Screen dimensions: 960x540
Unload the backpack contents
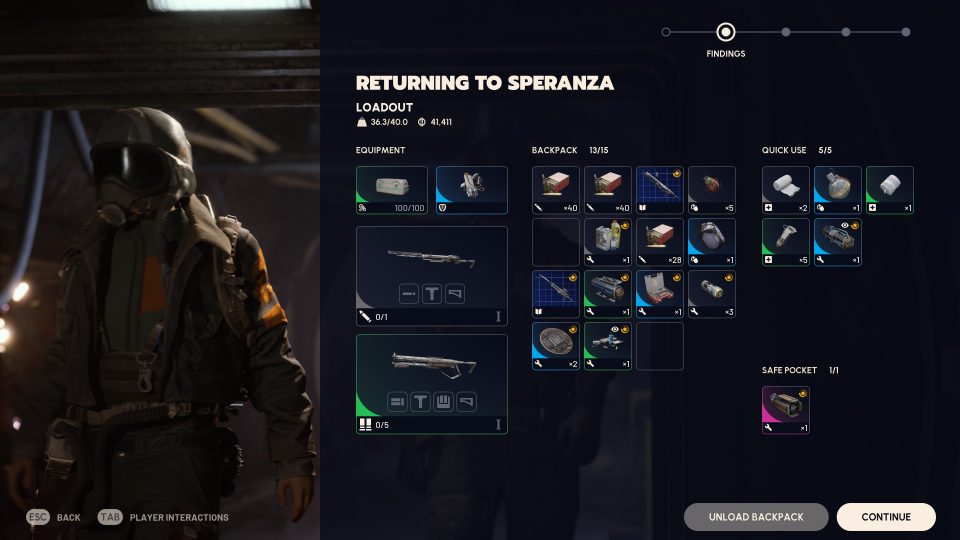756,517
